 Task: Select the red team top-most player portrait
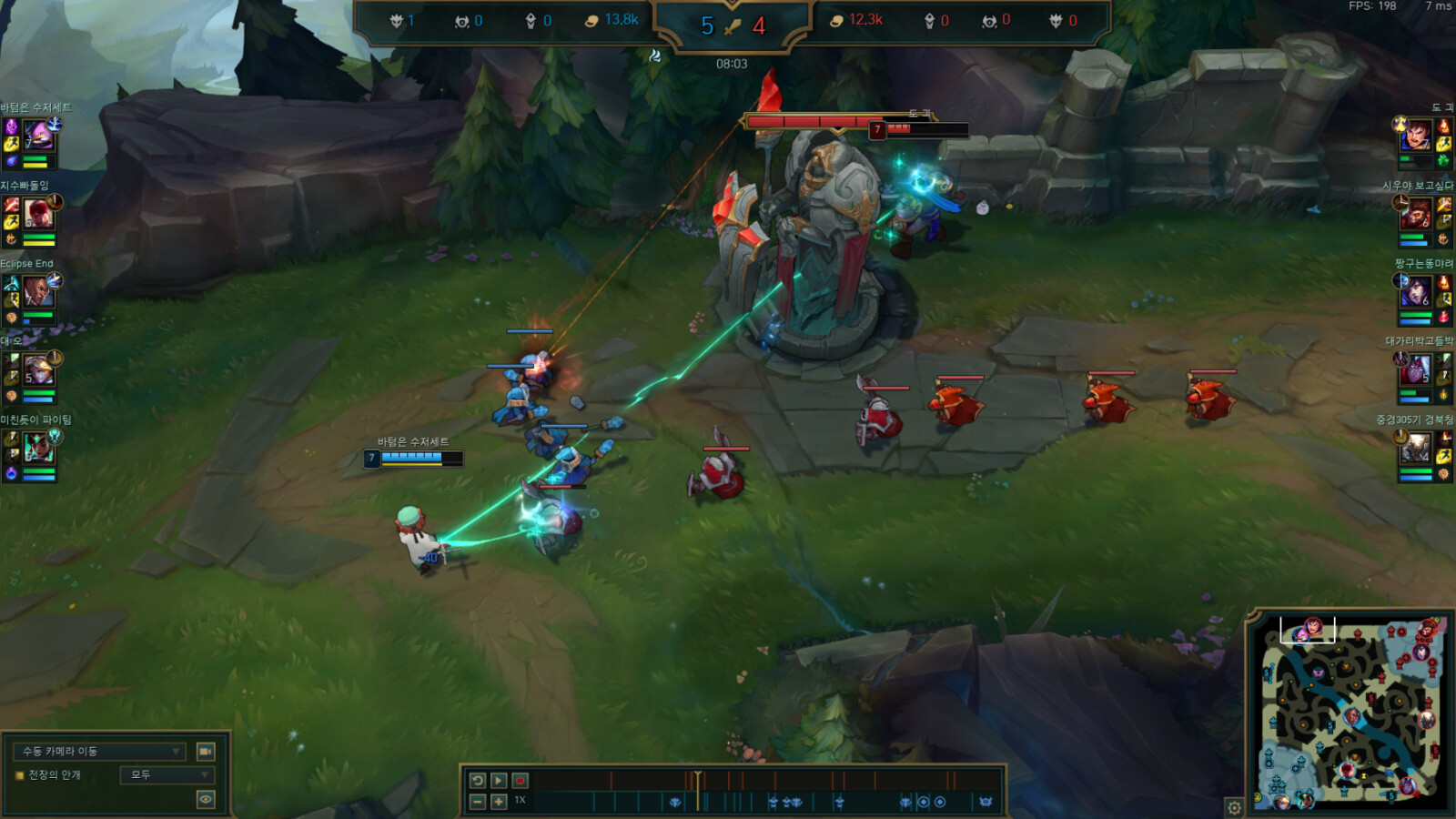(x=1416, y=136)
